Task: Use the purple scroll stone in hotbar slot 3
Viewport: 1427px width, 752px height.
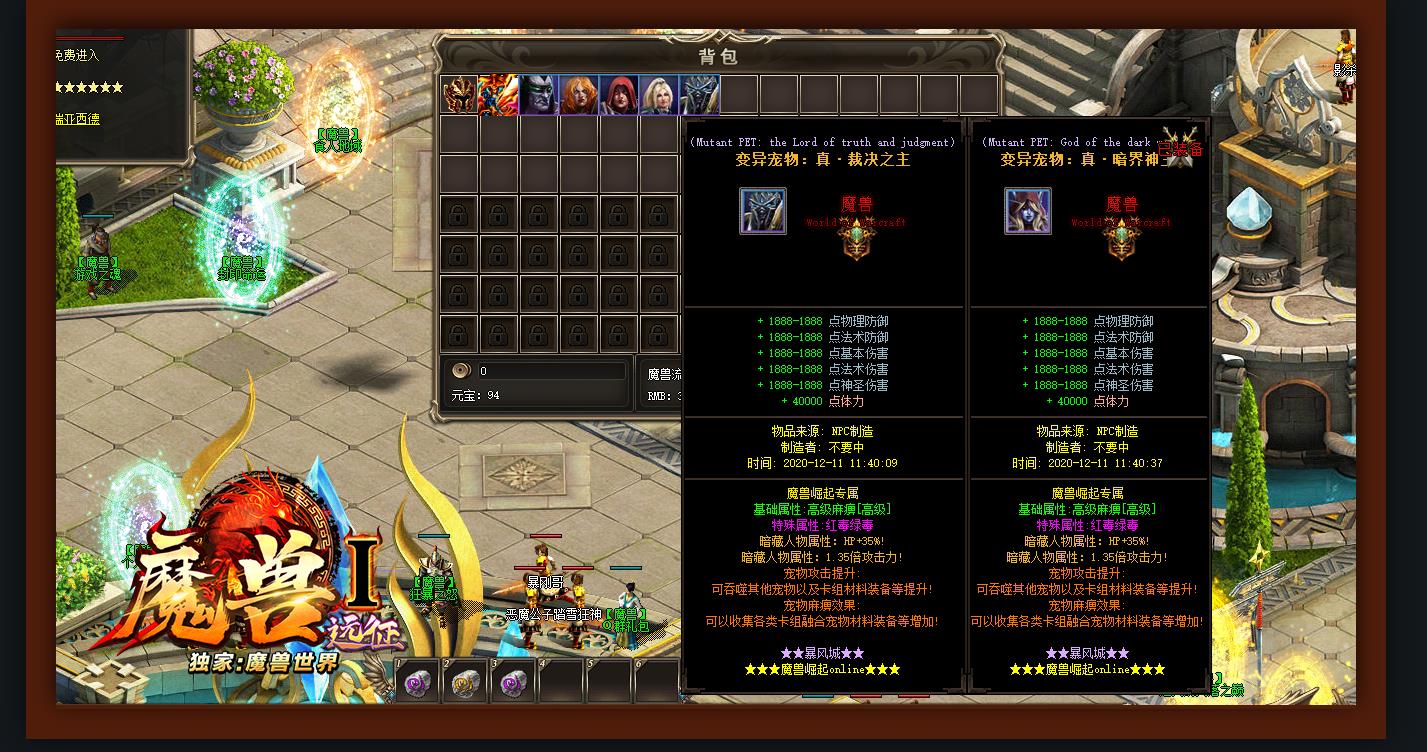Action: [x=513, y=682]
